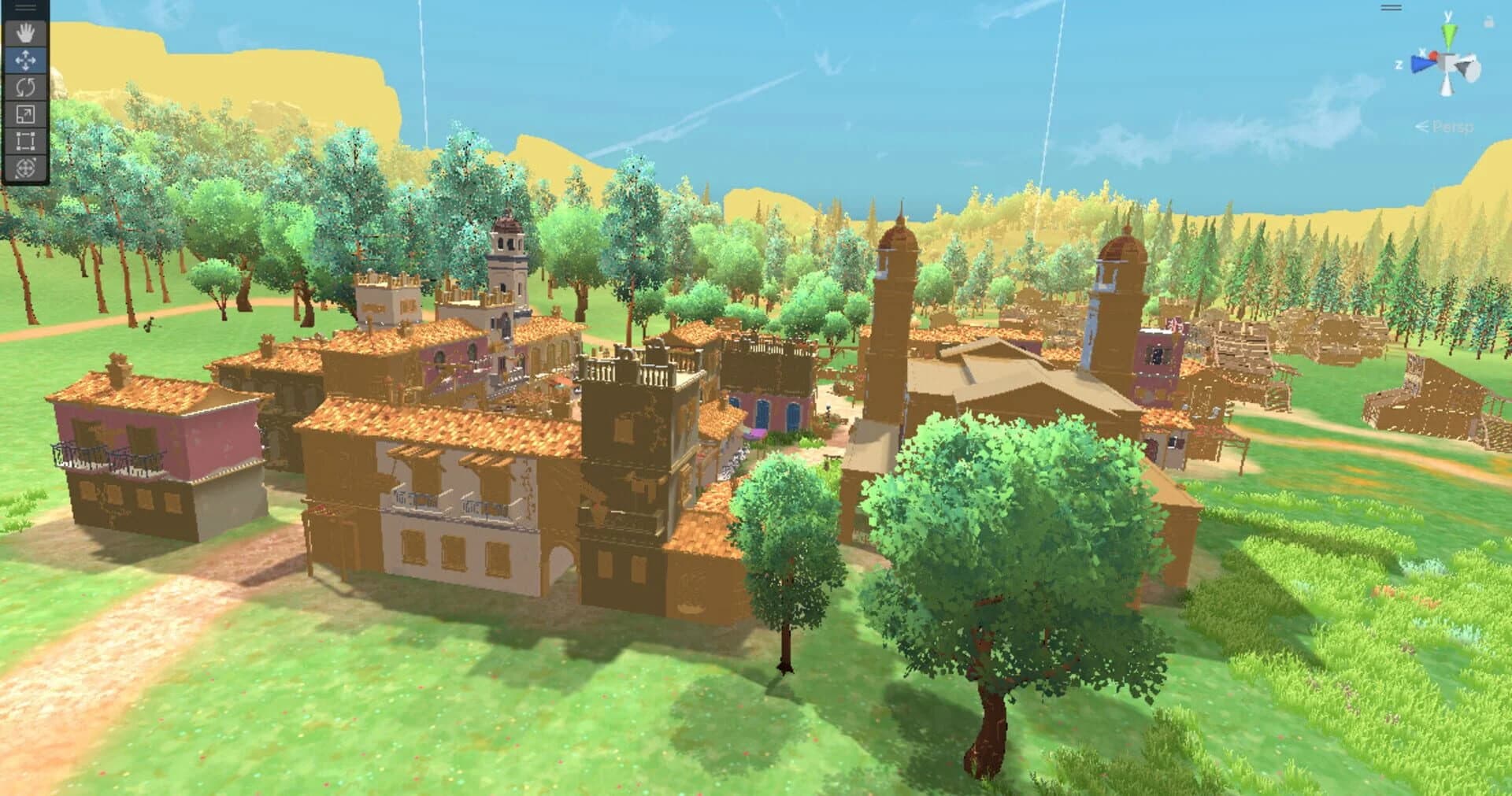
Task: Select the Rotate tool
Action: click(25, 87)
